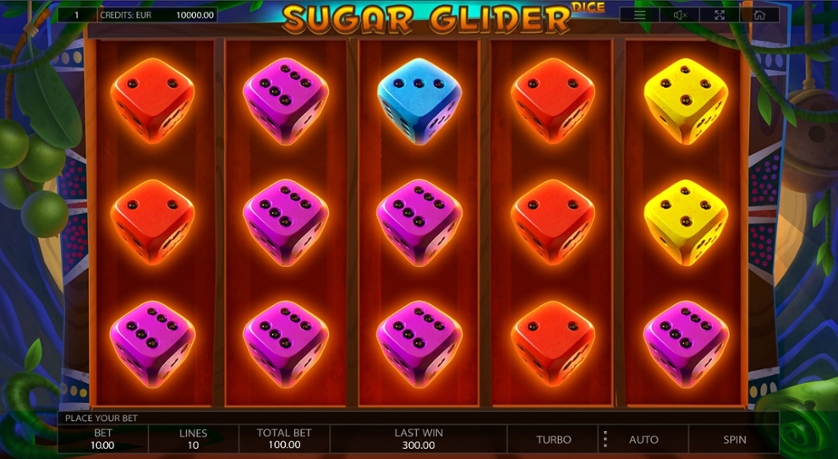Spin the reels
This screenshot has height=459, width=838.
click(x=736, y=439)
